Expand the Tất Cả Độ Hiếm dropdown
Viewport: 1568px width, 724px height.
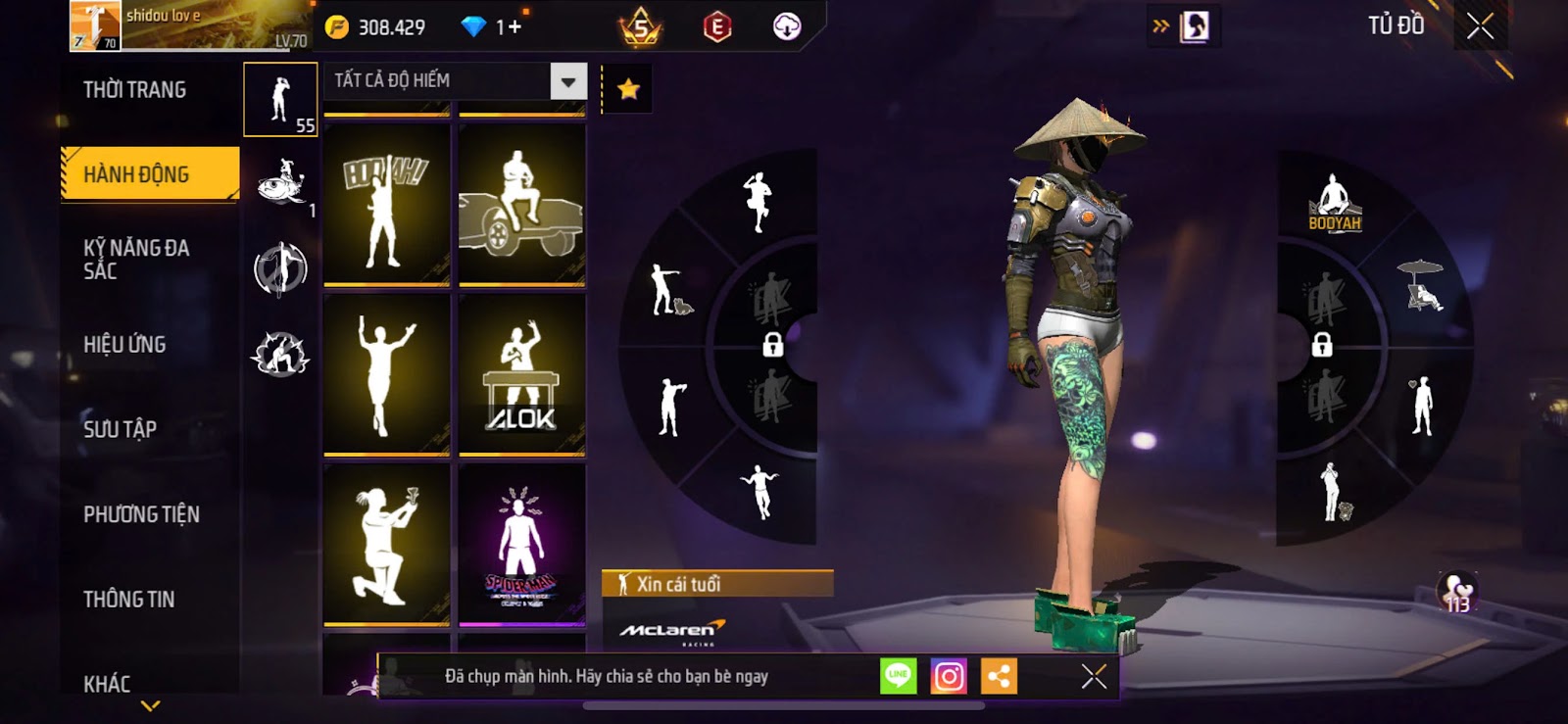point(568,81)
